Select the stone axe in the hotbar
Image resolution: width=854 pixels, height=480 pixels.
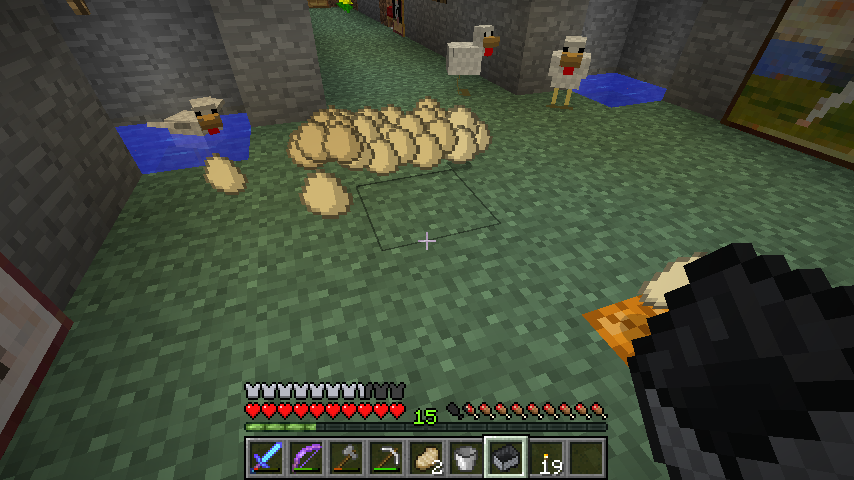click(x=345, y=458)
